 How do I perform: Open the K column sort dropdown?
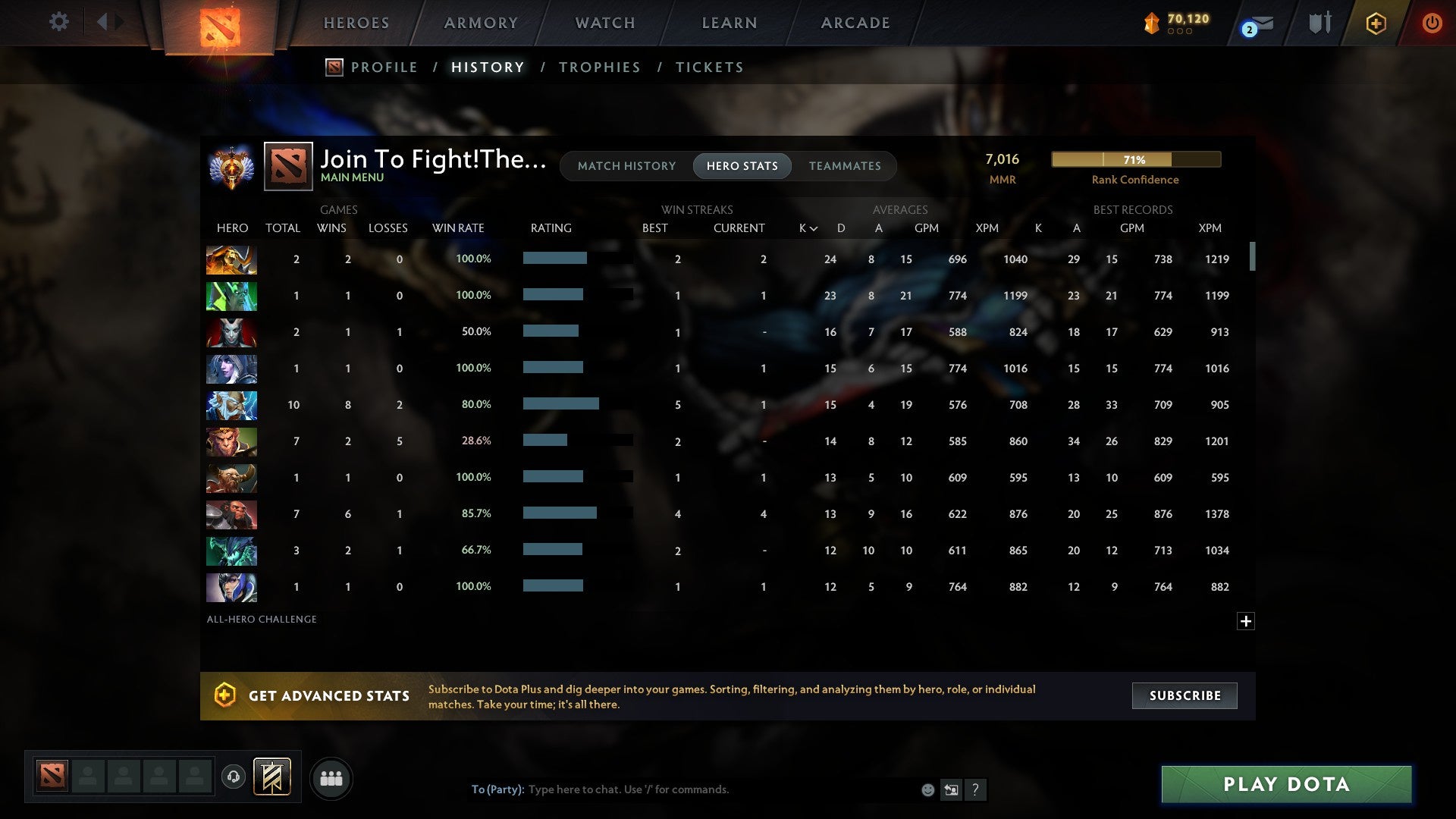pos(808,227)
